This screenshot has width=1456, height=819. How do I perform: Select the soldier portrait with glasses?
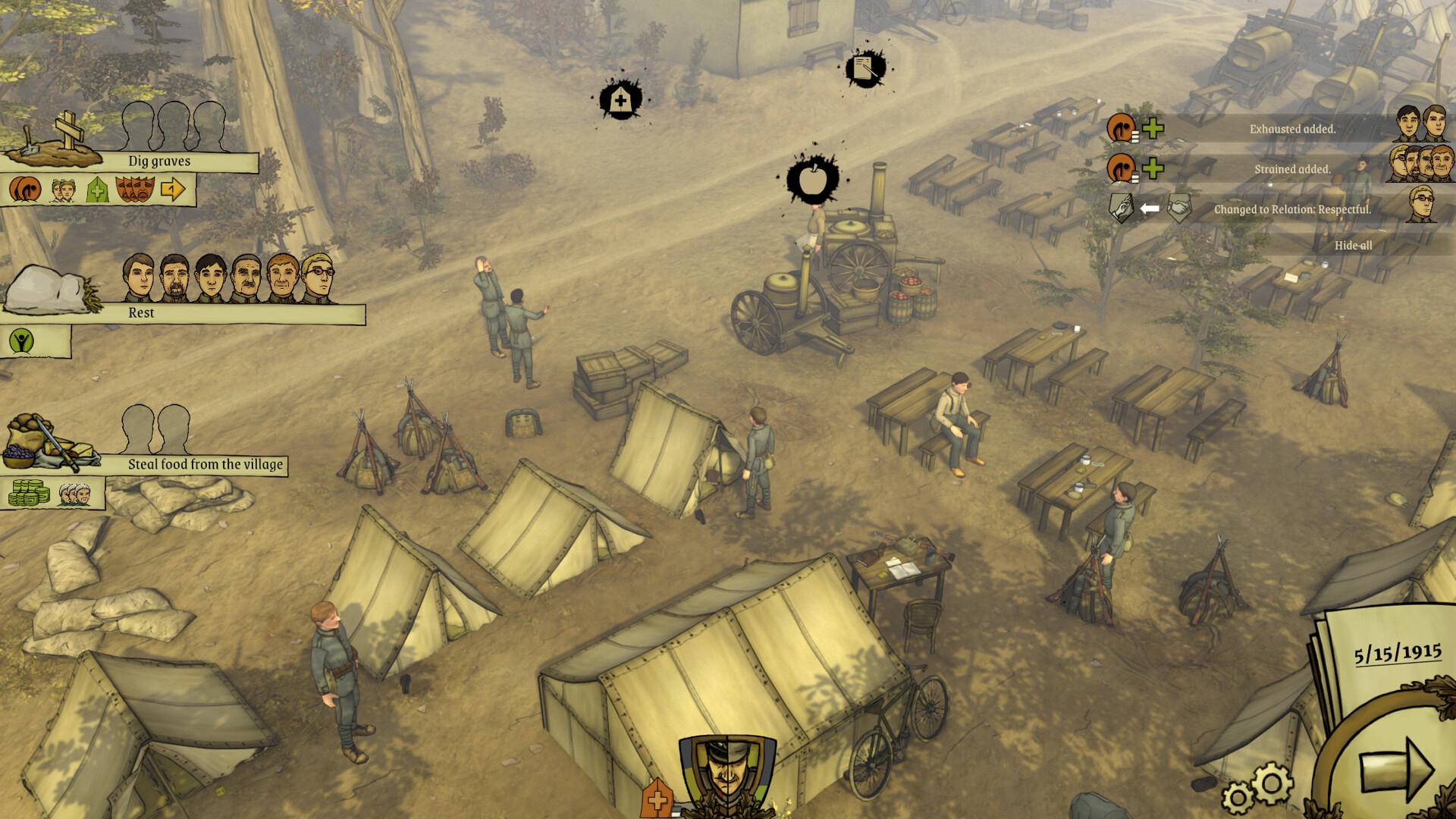pos(319,278)
